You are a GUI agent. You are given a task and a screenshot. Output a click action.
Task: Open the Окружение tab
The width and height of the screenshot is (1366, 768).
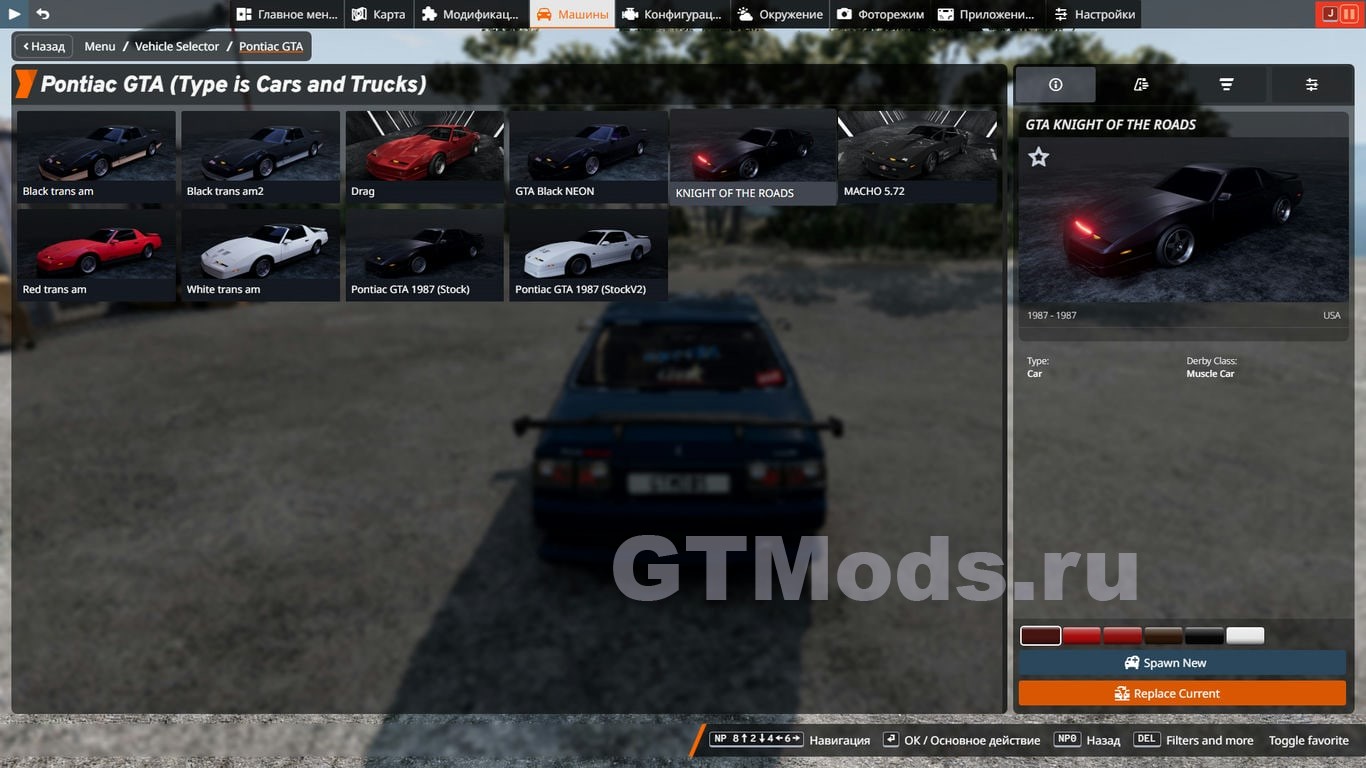coord(780,14)
